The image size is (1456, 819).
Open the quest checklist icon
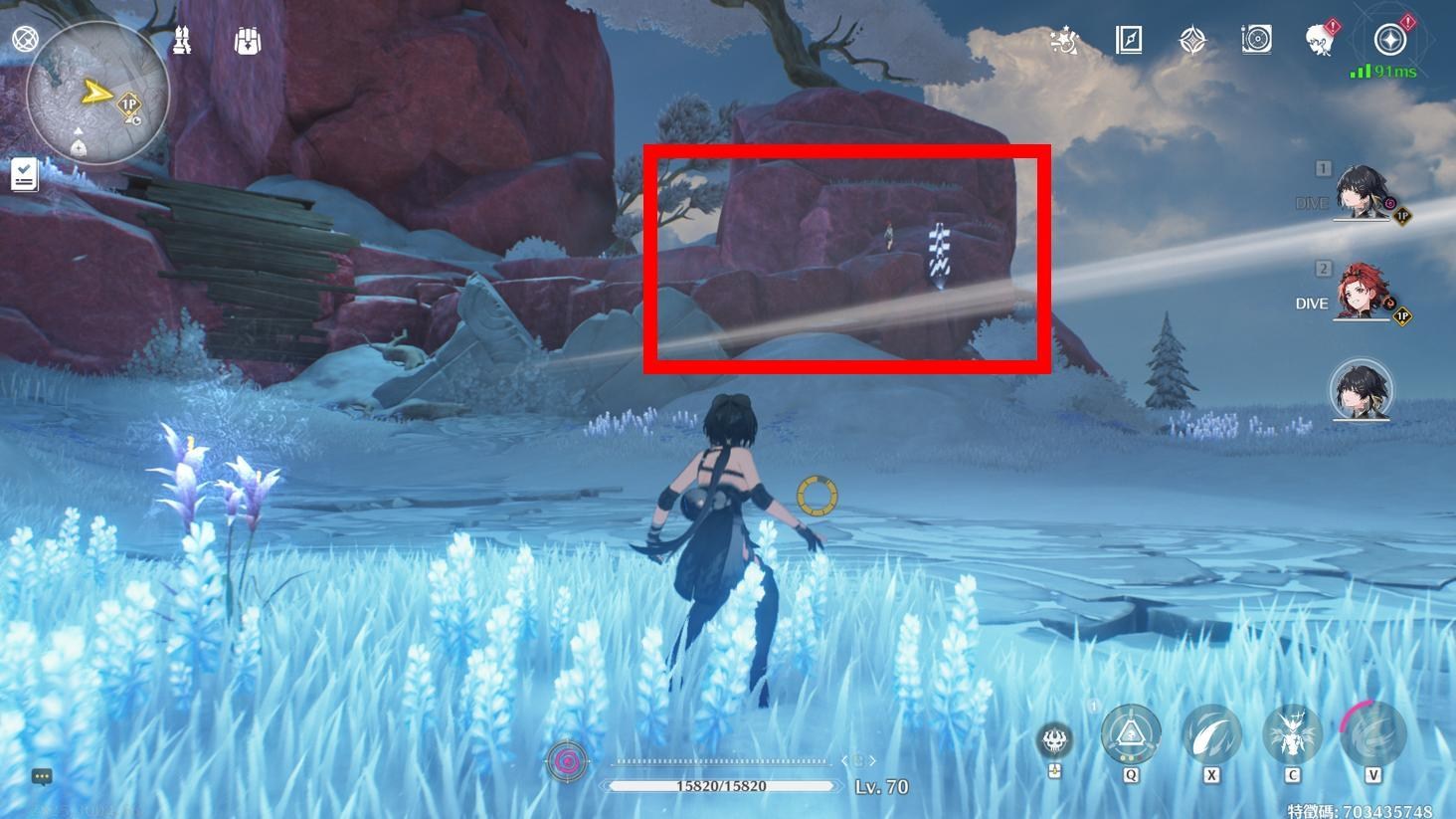point(25,175)
